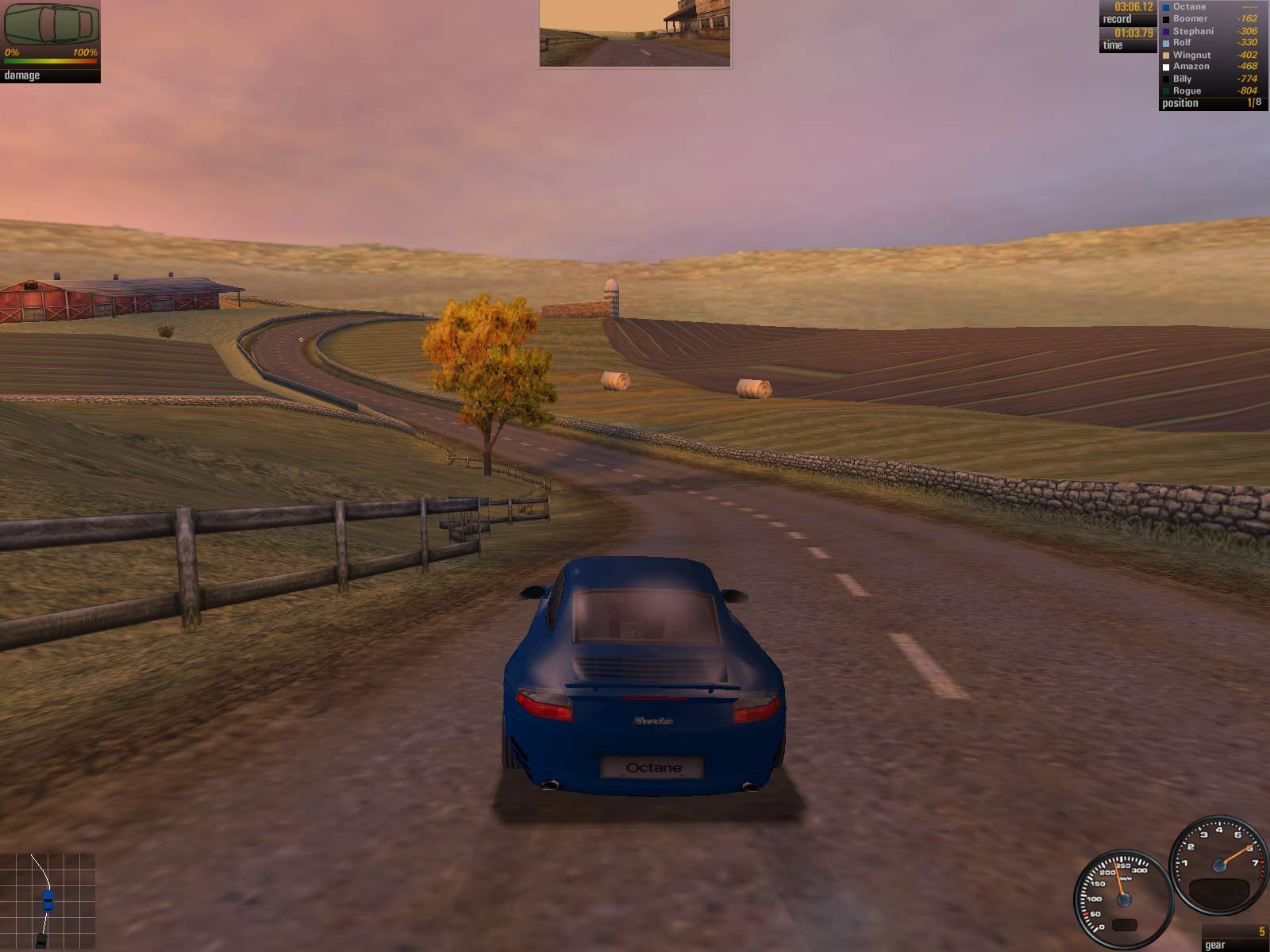
Task: Choose Amazon's row in the standings
Action: coord(1209,67)
